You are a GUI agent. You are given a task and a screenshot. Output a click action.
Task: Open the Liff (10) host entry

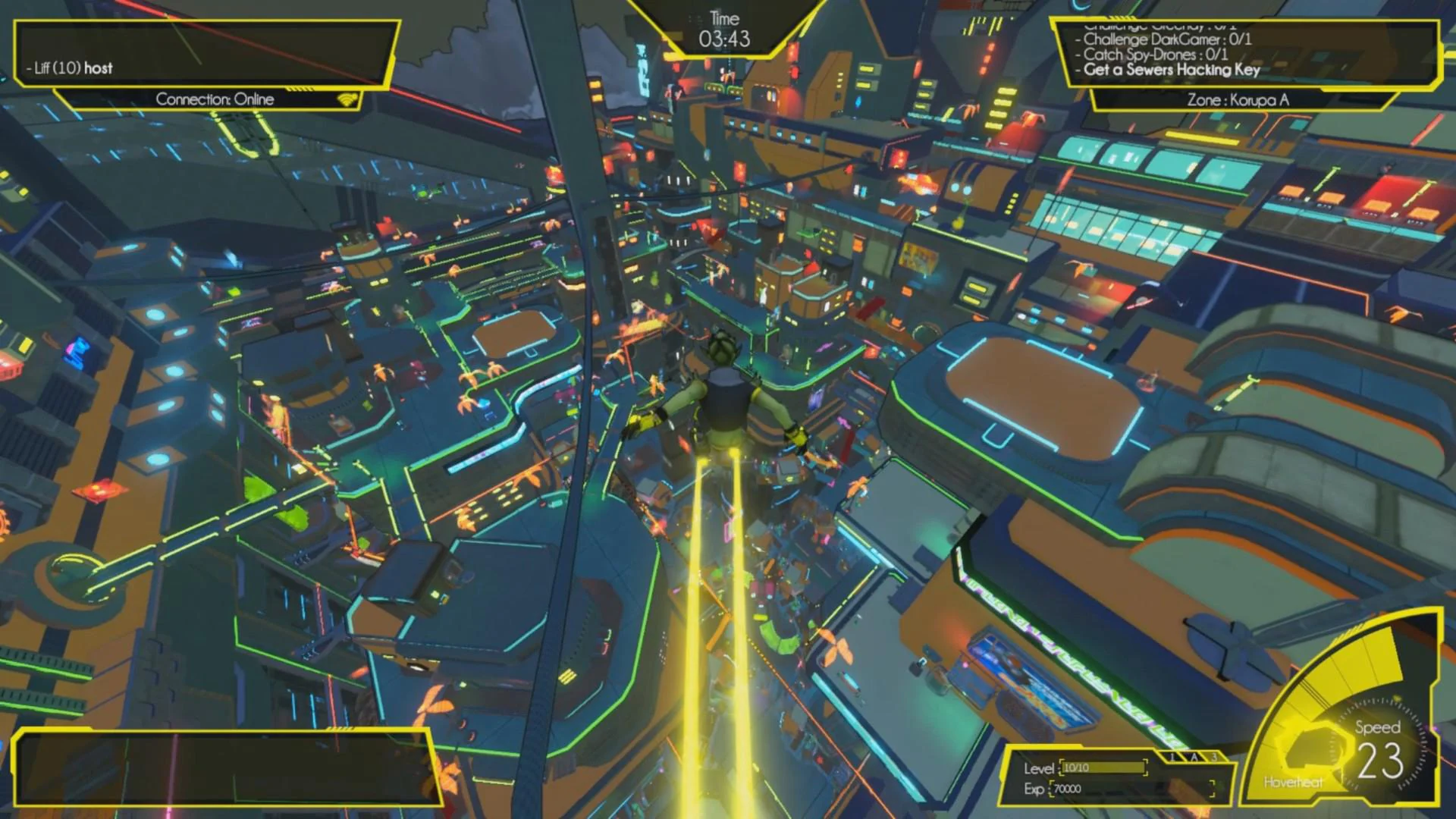pyautogui.click(x=70, y=68)
